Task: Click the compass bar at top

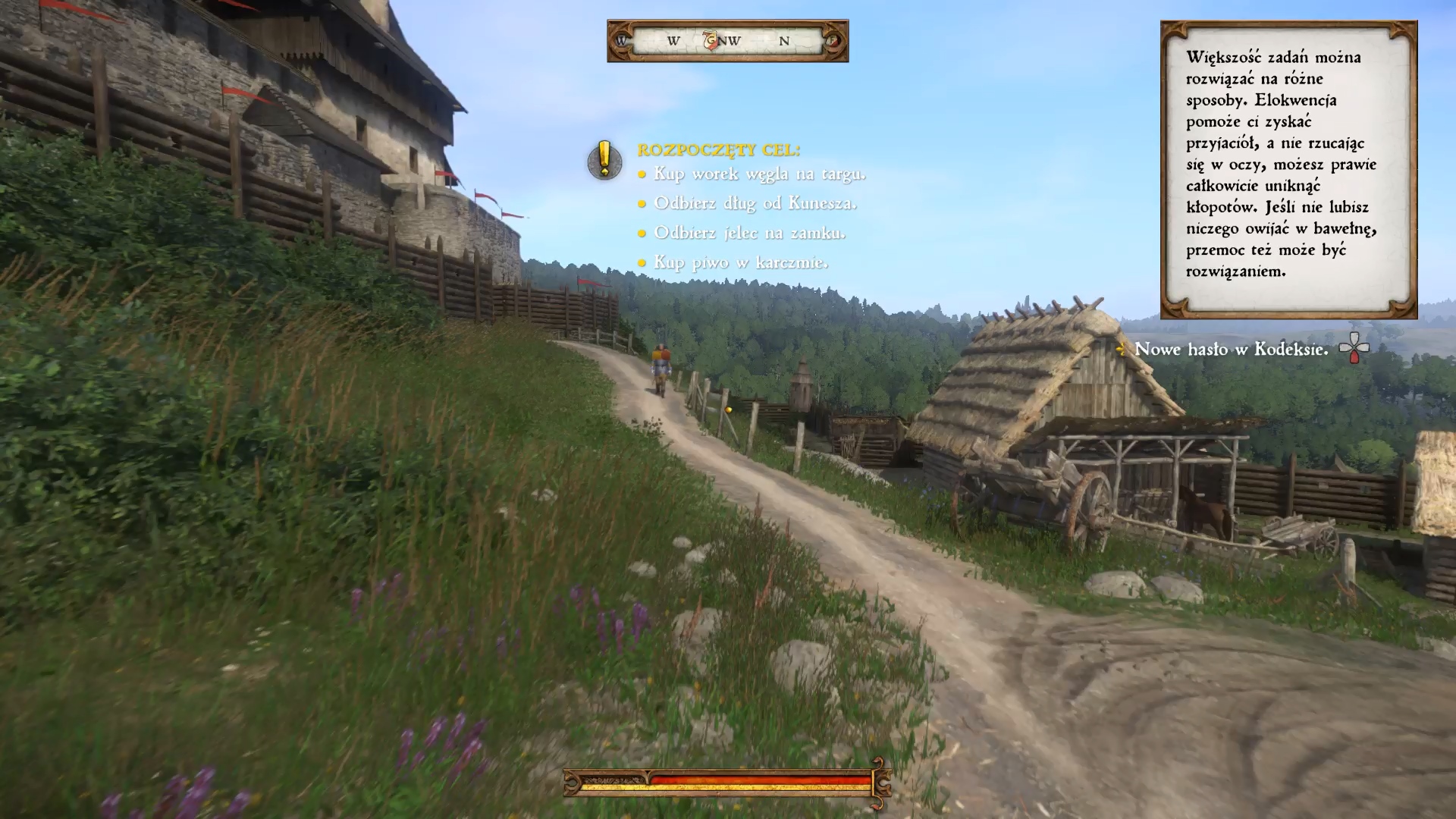Action: click(727, 41)
